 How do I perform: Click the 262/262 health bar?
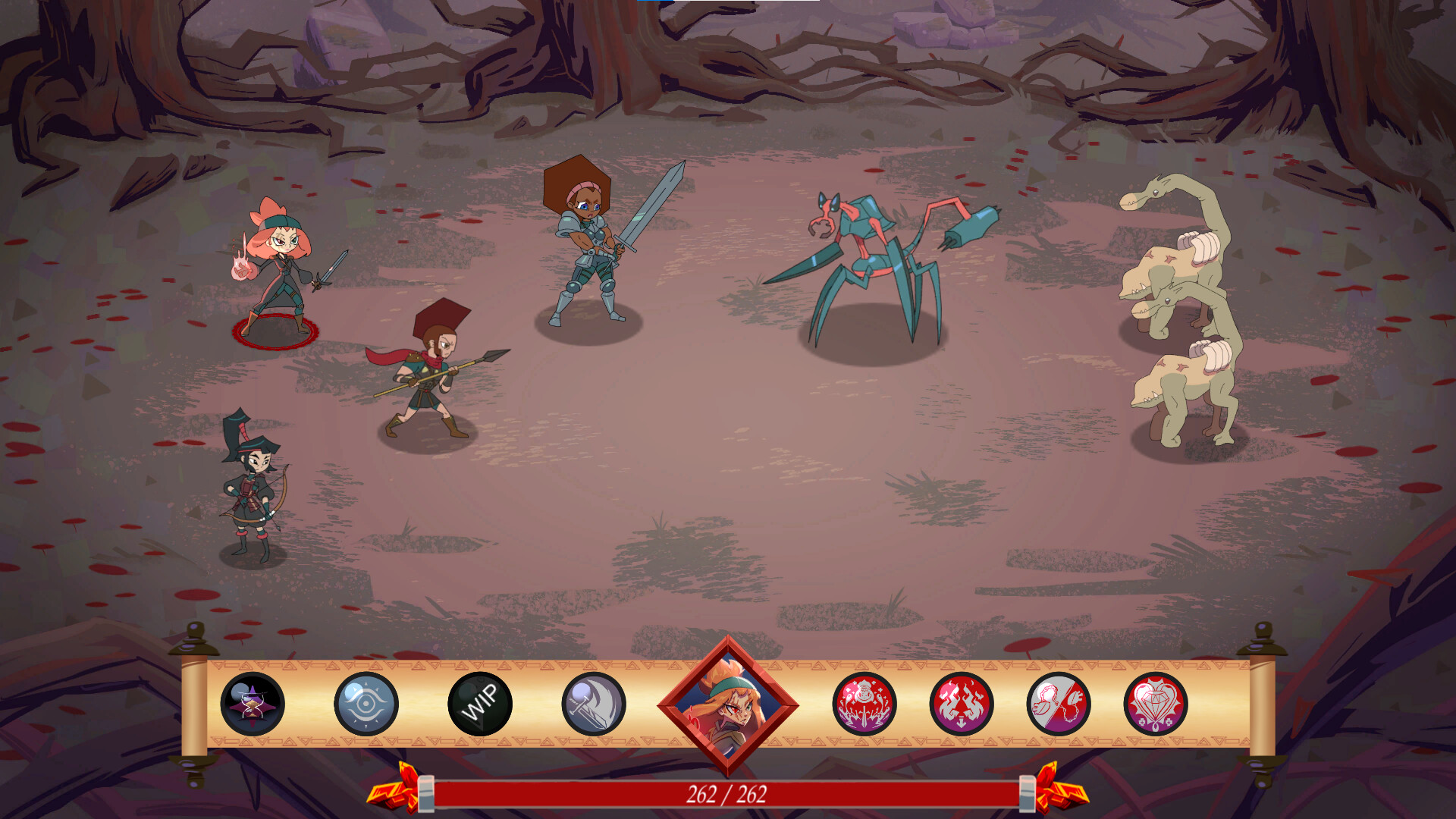(x=728, y=795)
